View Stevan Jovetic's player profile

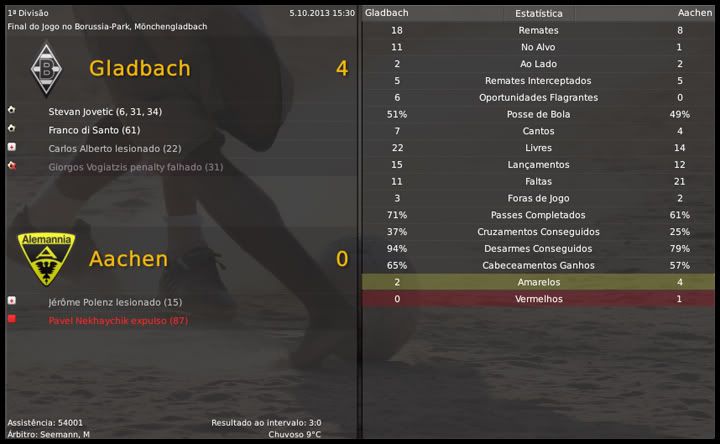105,111
